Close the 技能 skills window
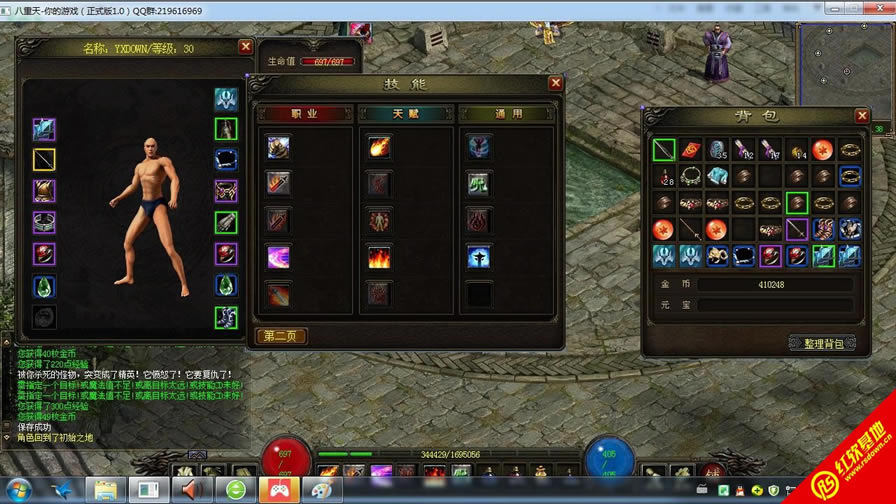Screen dimensions: 896x504 click(555, 83)
